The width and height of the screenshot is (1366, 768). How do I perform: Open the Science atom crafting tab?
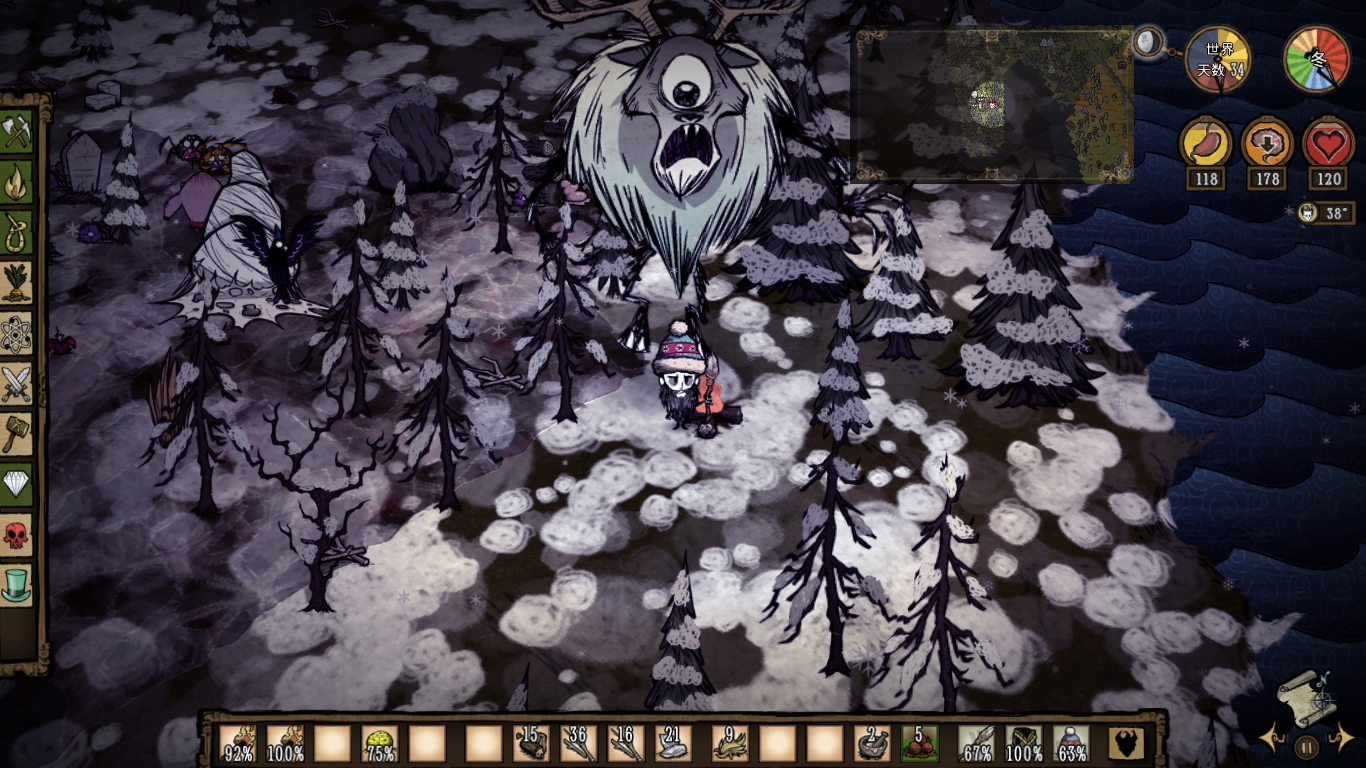(17, 333)
